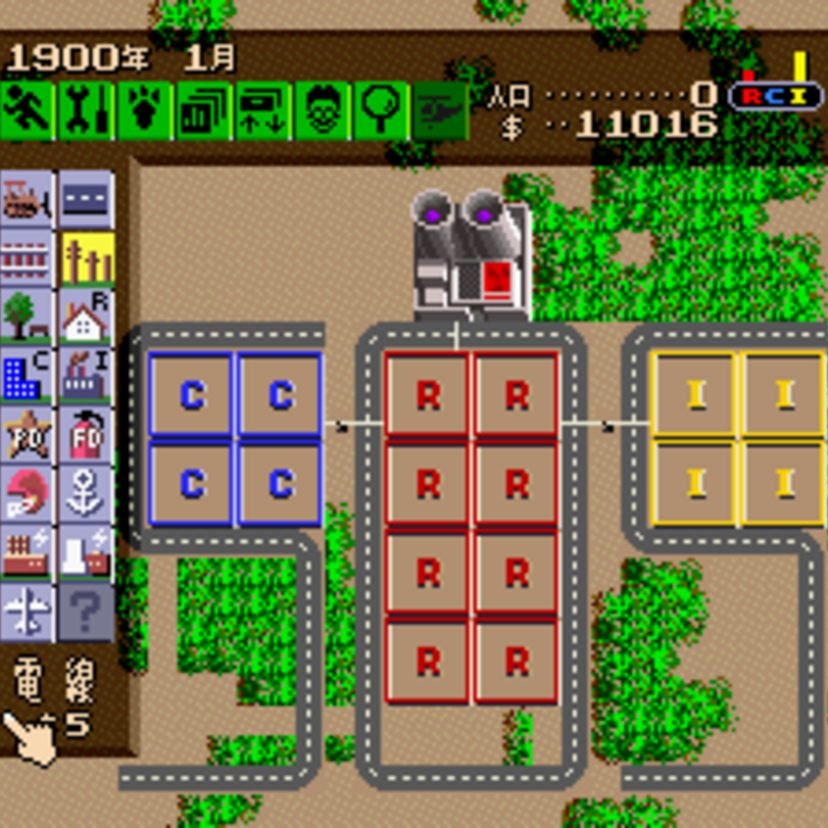Select the bulldozer tool
The image size is (828, 828).
27,198
